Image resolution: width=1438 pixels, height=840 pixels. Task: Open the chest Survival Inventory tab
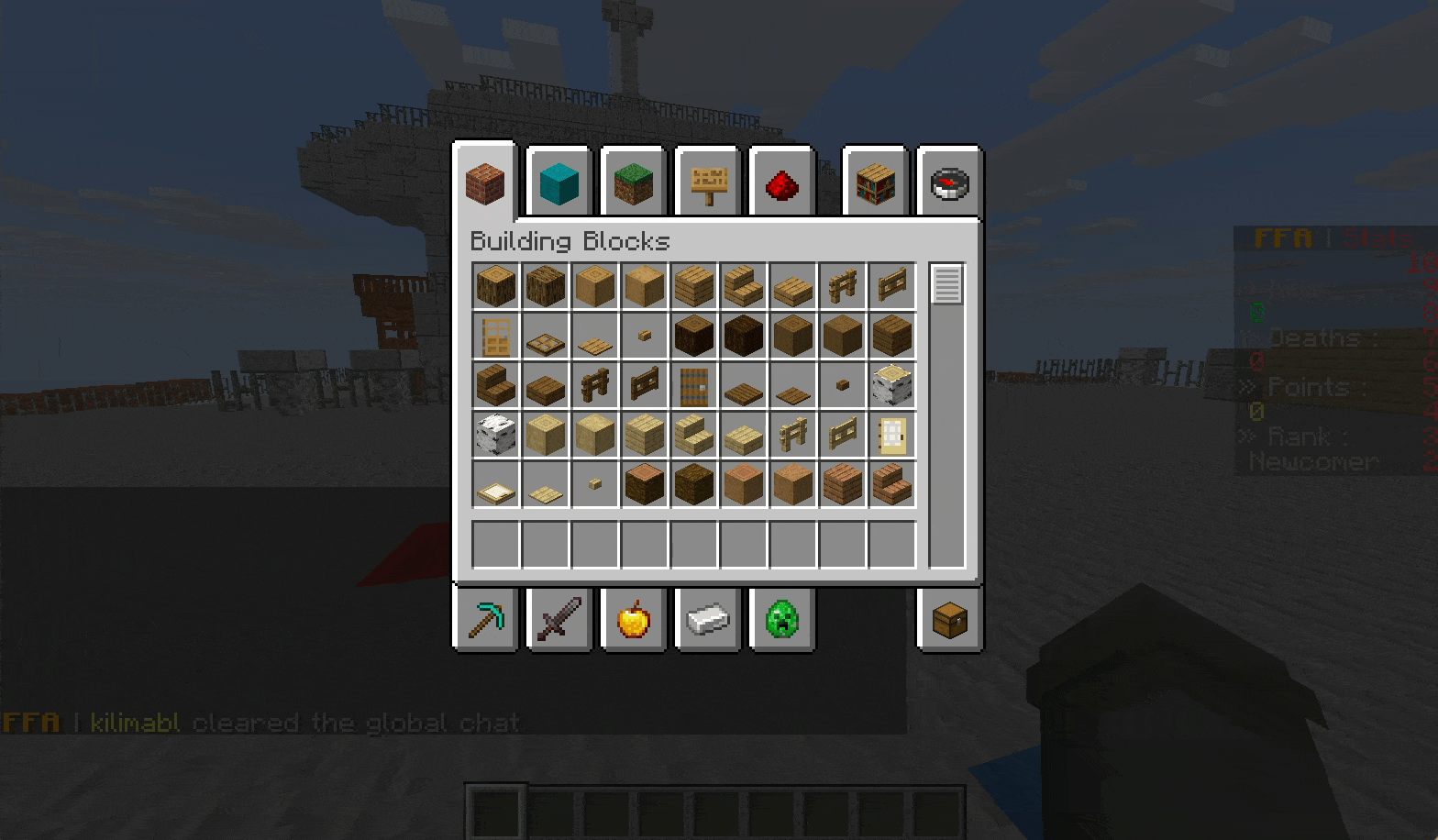coord(949,619)
